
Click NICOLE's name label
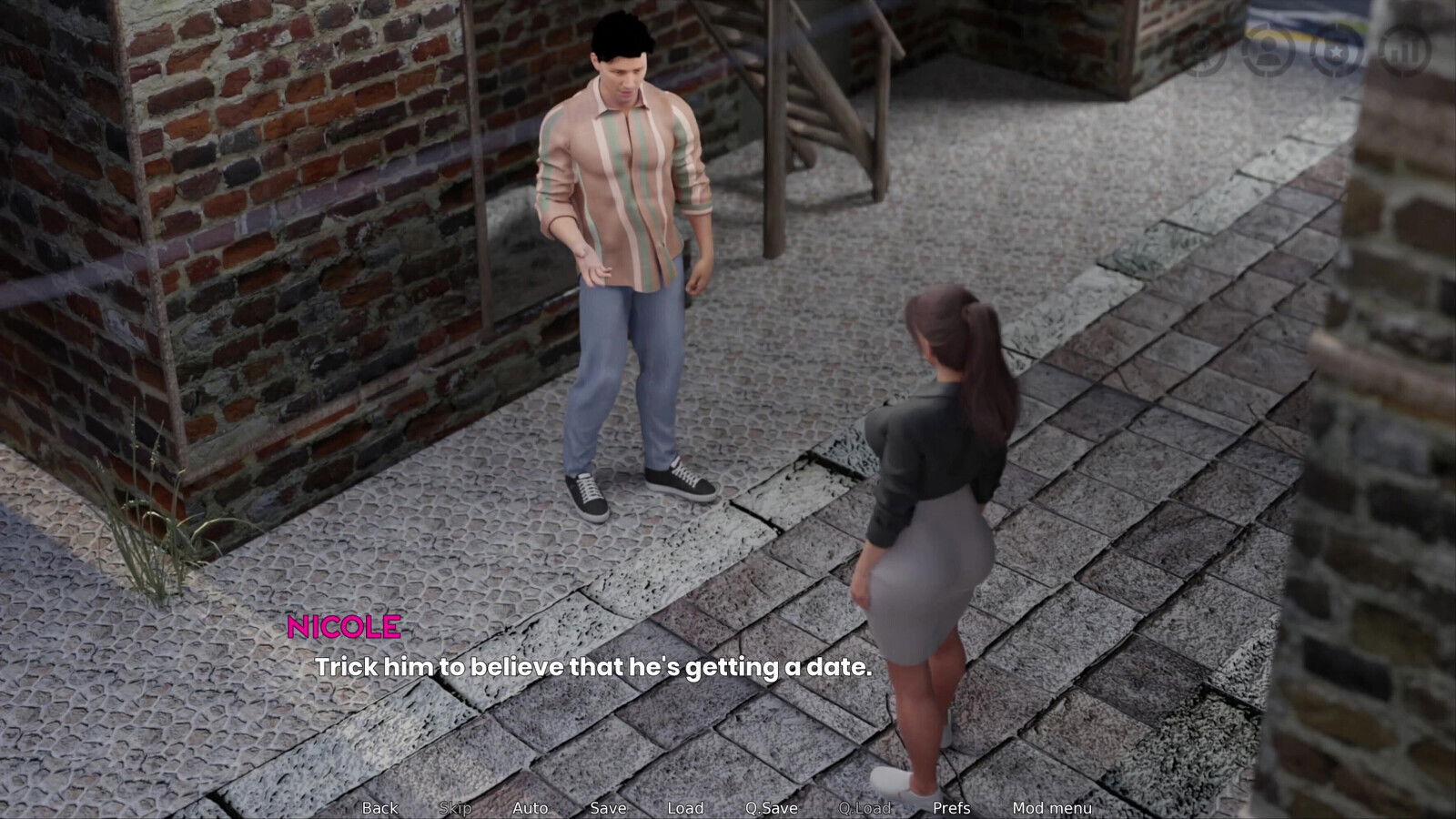coord(344,625)
